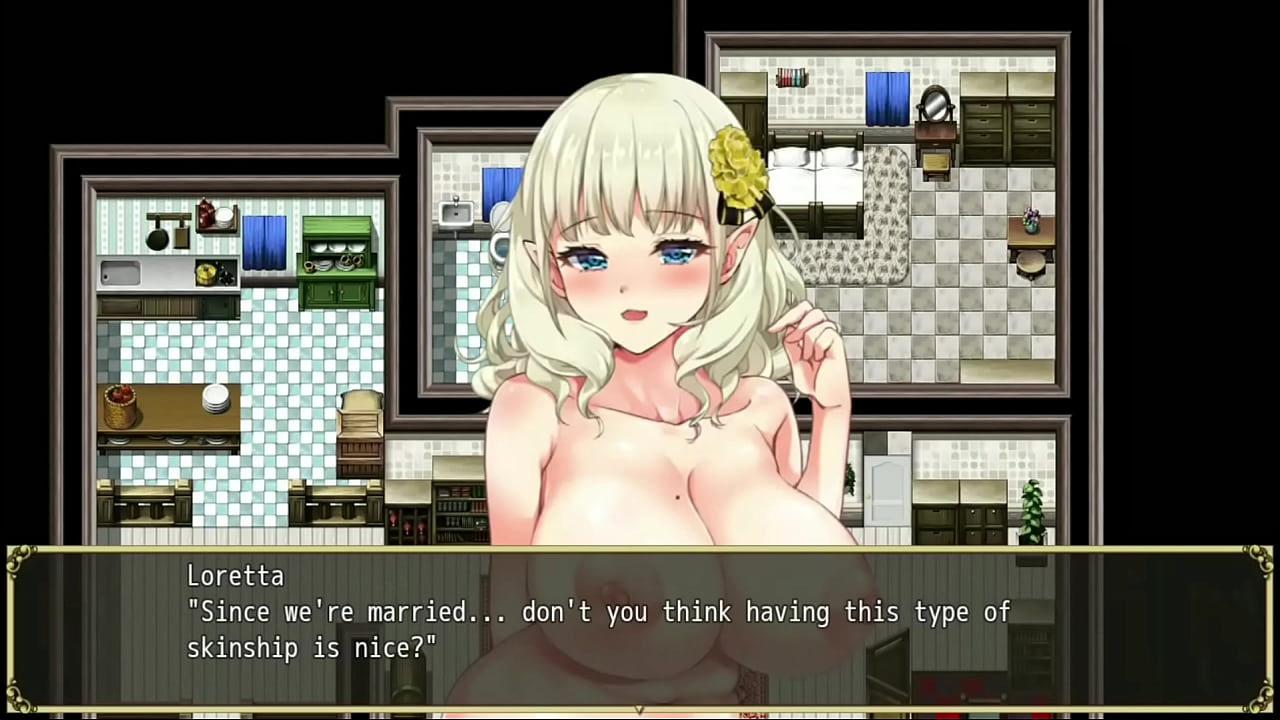Image resolution: width=1280 pixels, height=720 pixels.
Task: Click the oval vanity mirror in the bedroom
Action: 934,104
